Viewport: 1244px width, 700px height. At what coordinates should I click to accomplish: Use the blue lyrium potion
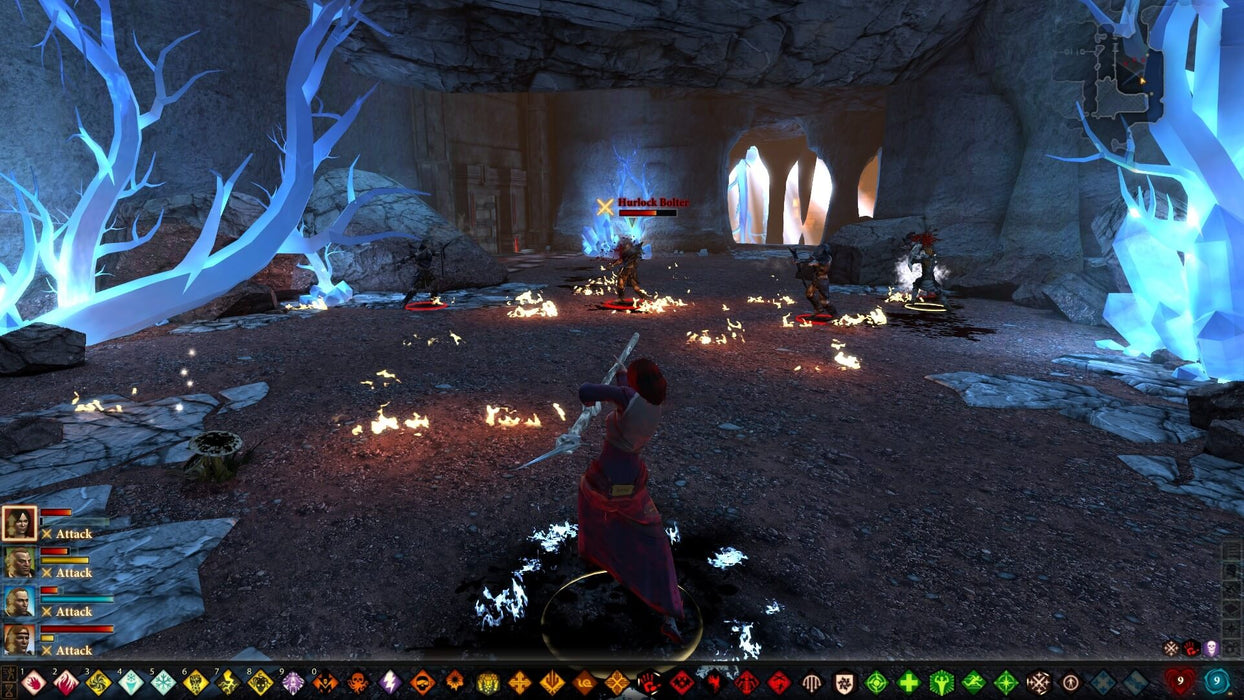(x=1217, y=682)
